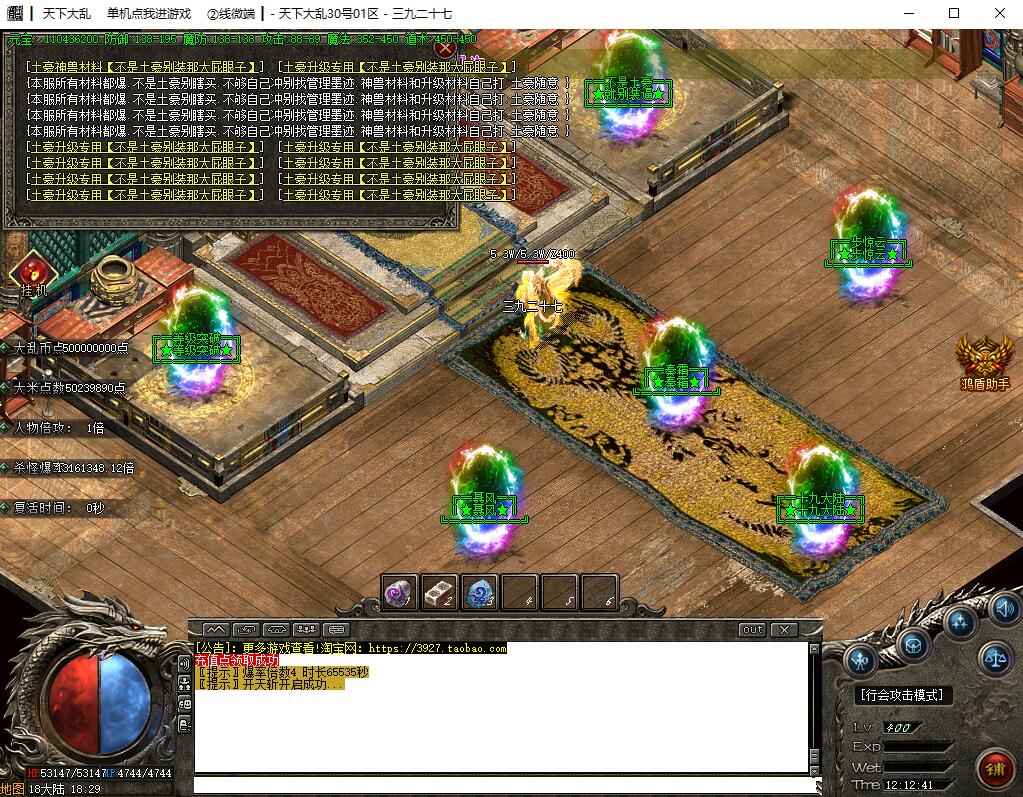
Task: Click the first chat channel button showing a mountain
Action: [216, 630]
